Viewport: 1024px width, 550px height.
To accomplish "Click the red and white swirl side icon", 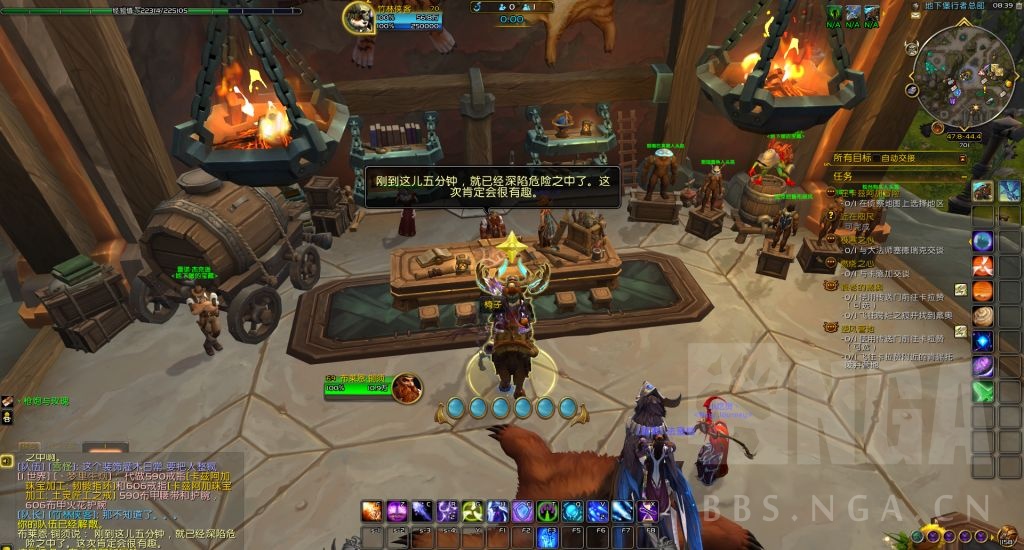I will click(x=983, y=265).
